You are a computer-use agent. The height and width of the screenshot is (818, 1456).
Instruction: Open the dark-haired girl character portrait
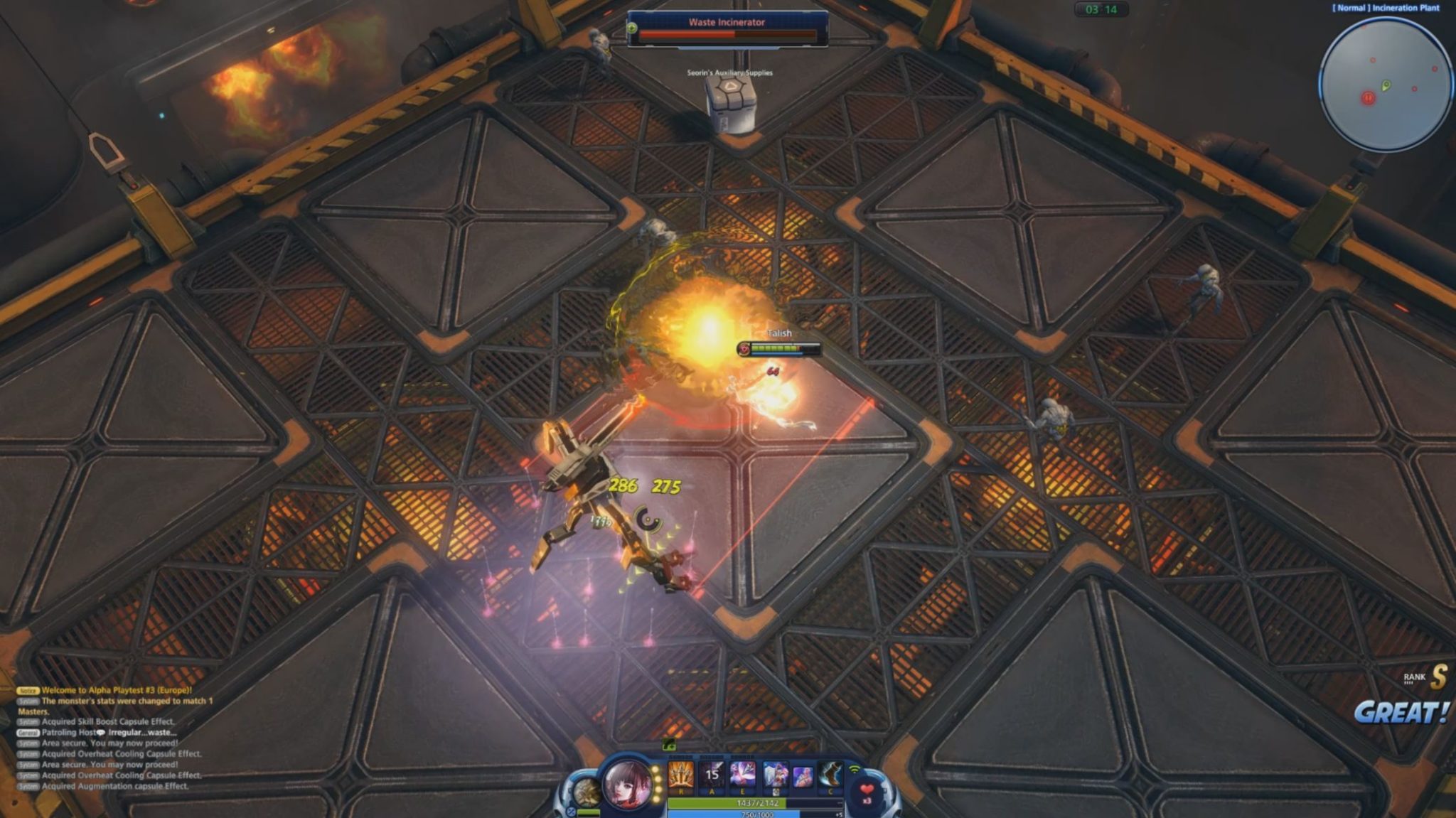pos(628,784)
